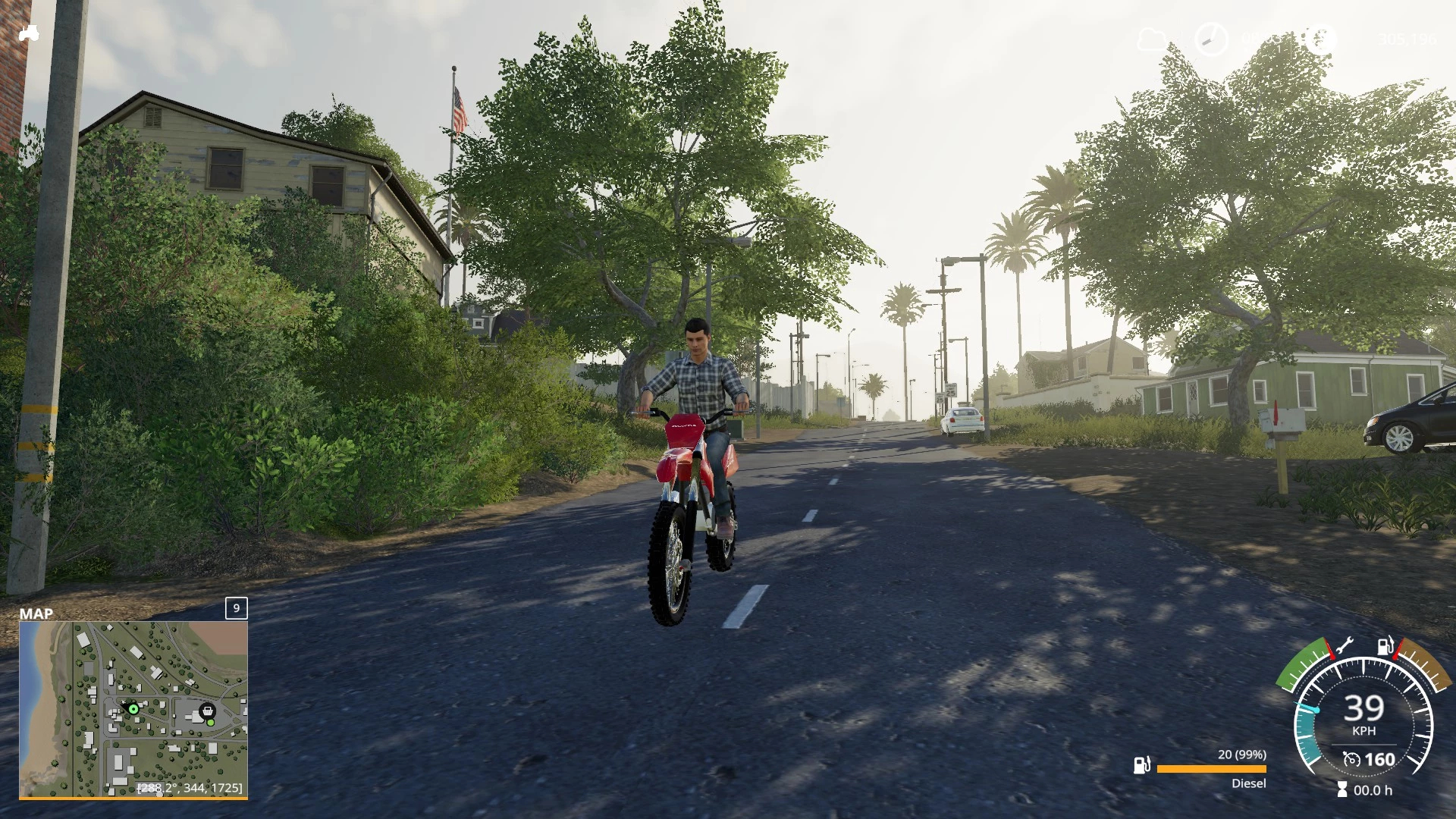1456x819 pixels.
Task: Click the fuel pump icon beside Diesel bar
Action: (x=1141, y=765)
